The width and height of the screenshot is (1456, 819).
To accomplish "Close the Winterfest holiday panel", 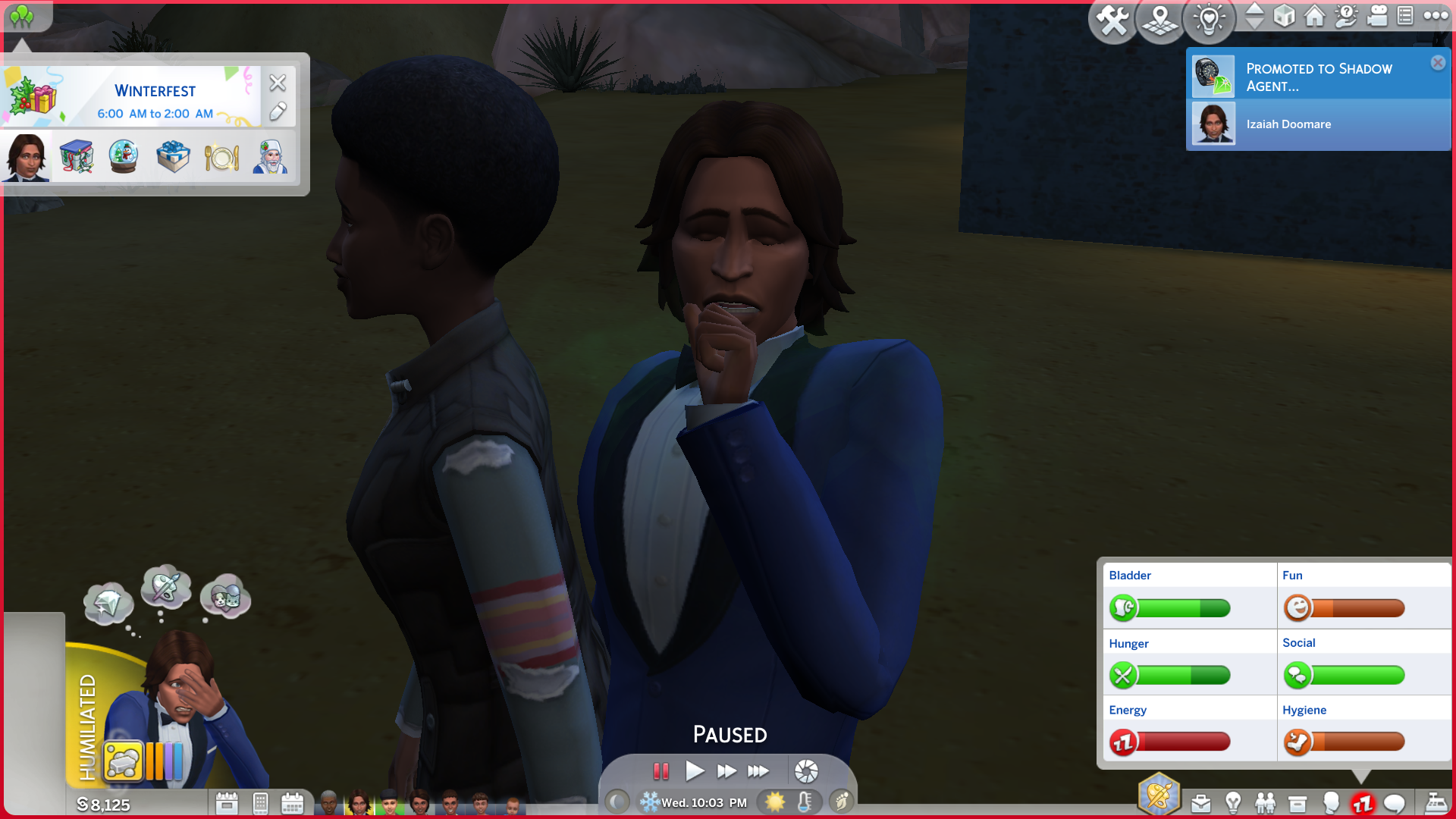I will coord(278,82).
